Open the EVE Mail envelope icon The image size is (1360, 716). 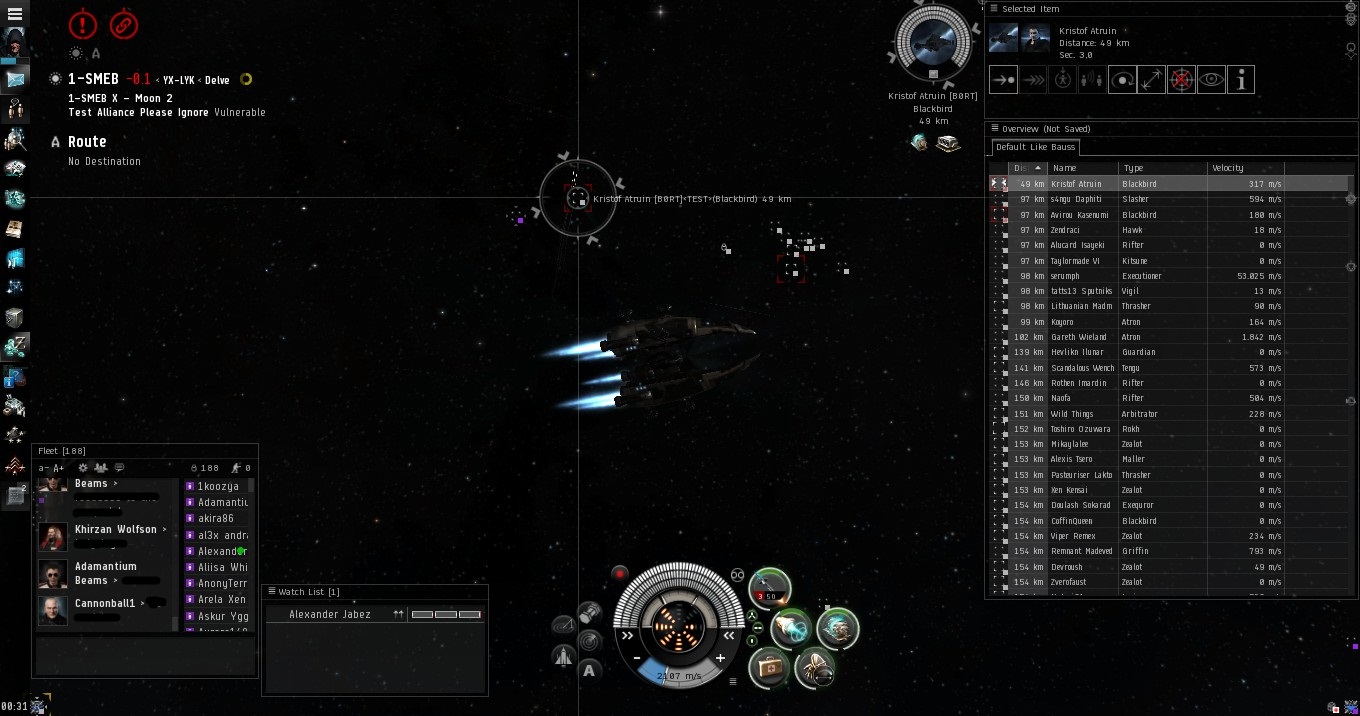(x=15, y=79)
